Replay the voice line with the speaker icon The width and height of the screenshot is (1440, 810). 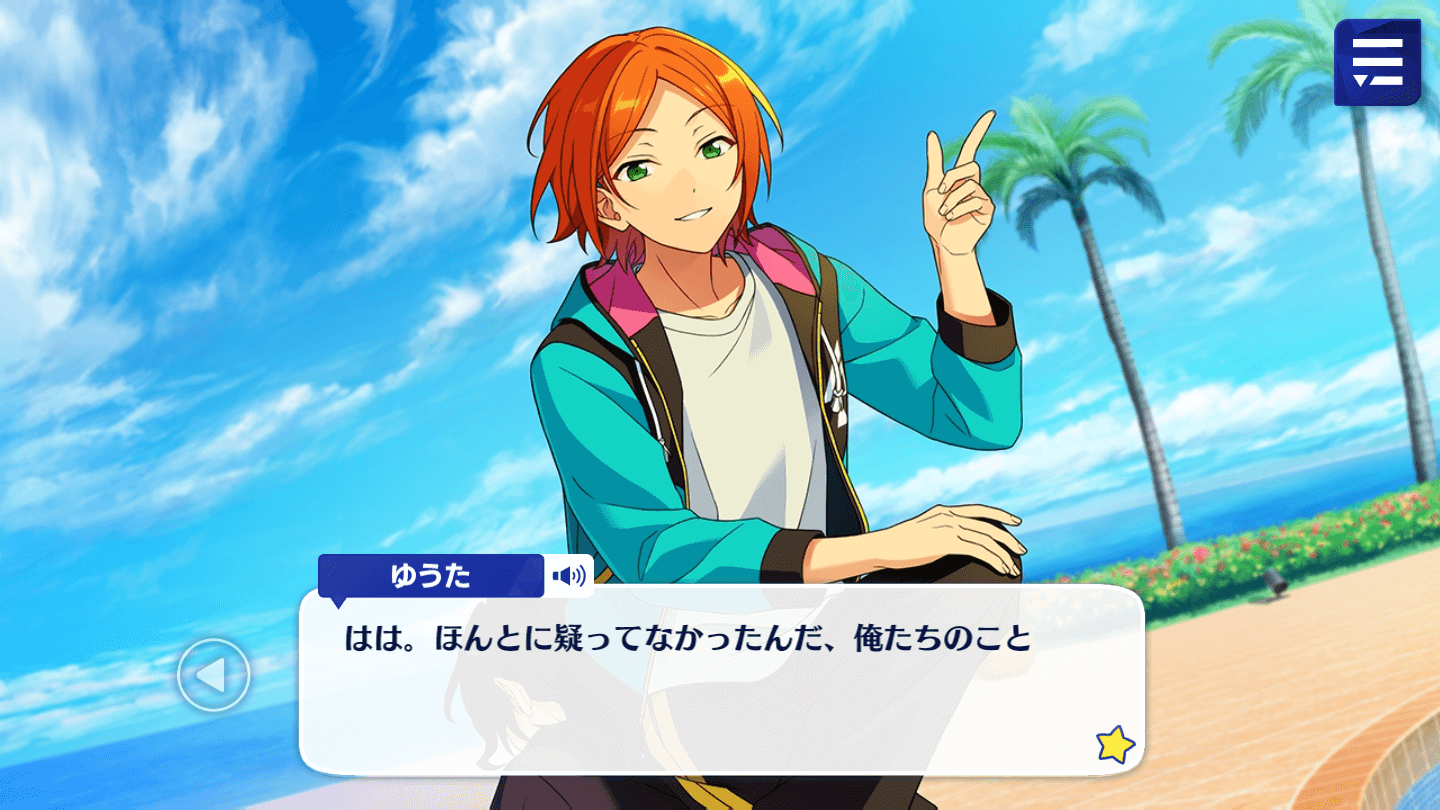click(x=569, y=576)
